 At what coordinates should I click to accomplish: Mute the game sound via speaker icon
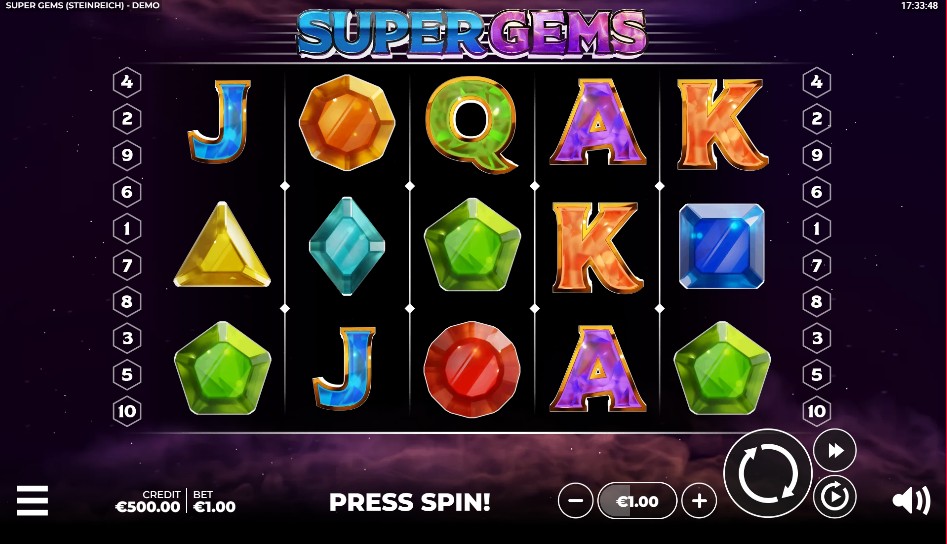tap(910, 500)
